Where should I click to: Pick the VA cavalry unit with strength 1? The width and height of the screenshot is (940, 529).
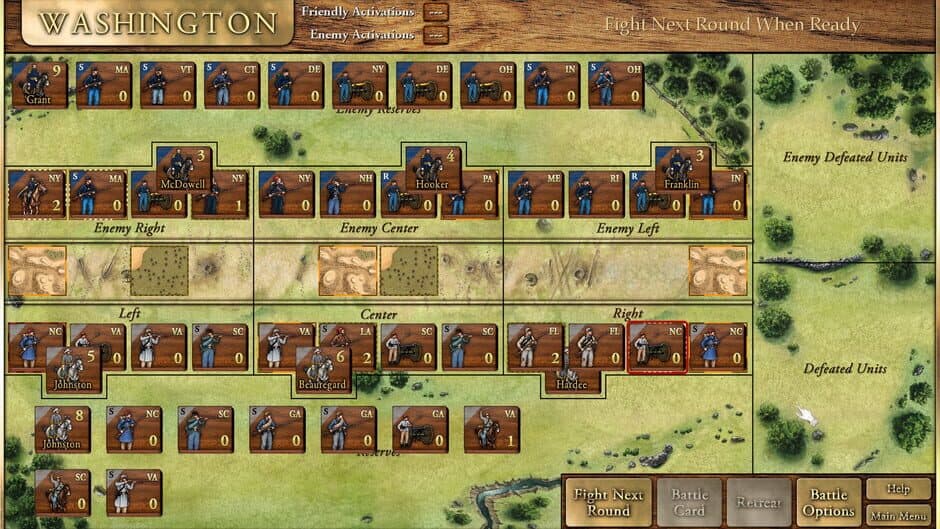pos(492,428)
